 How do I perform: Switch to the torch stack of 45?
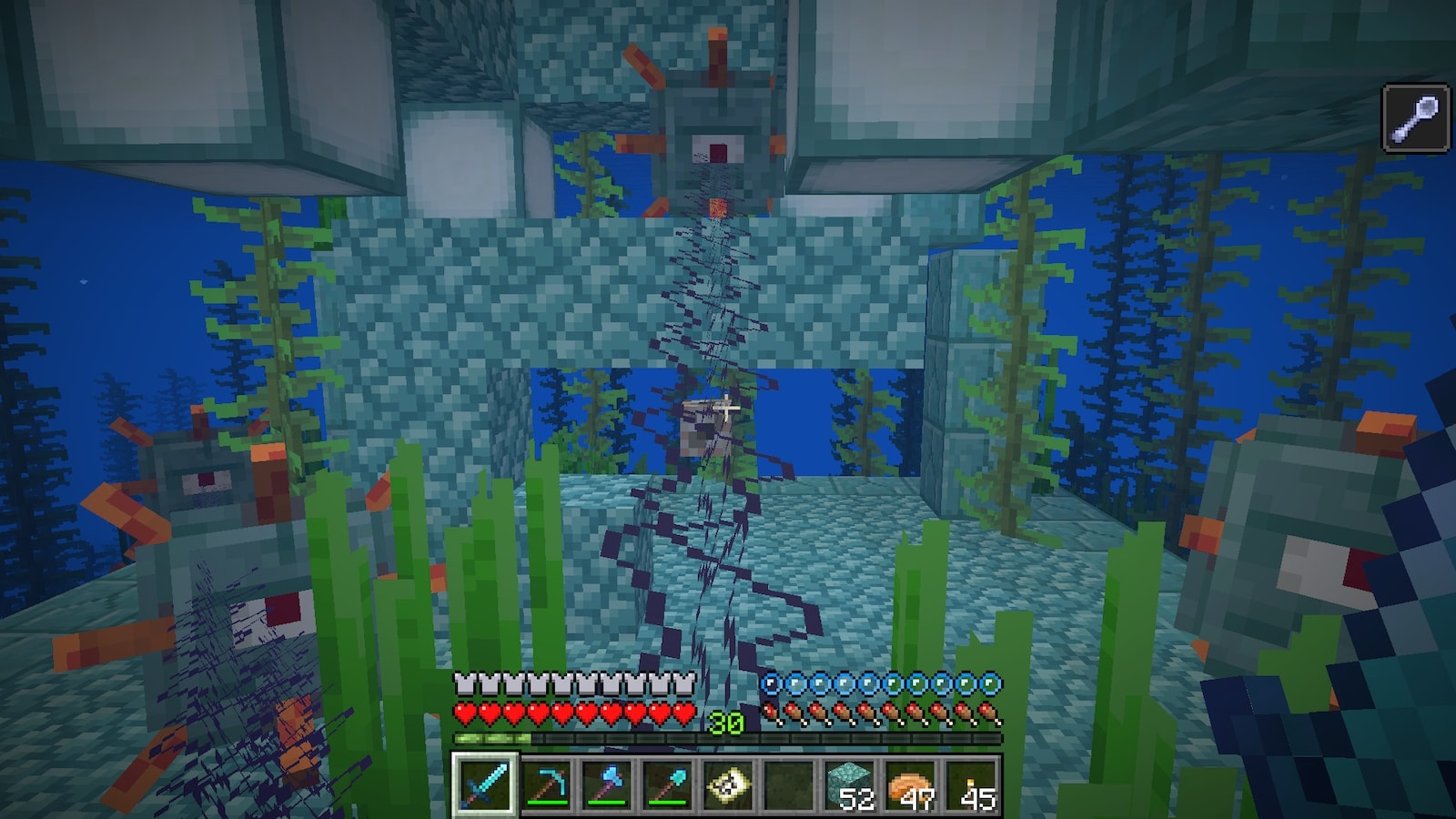(x=972, y=784)
